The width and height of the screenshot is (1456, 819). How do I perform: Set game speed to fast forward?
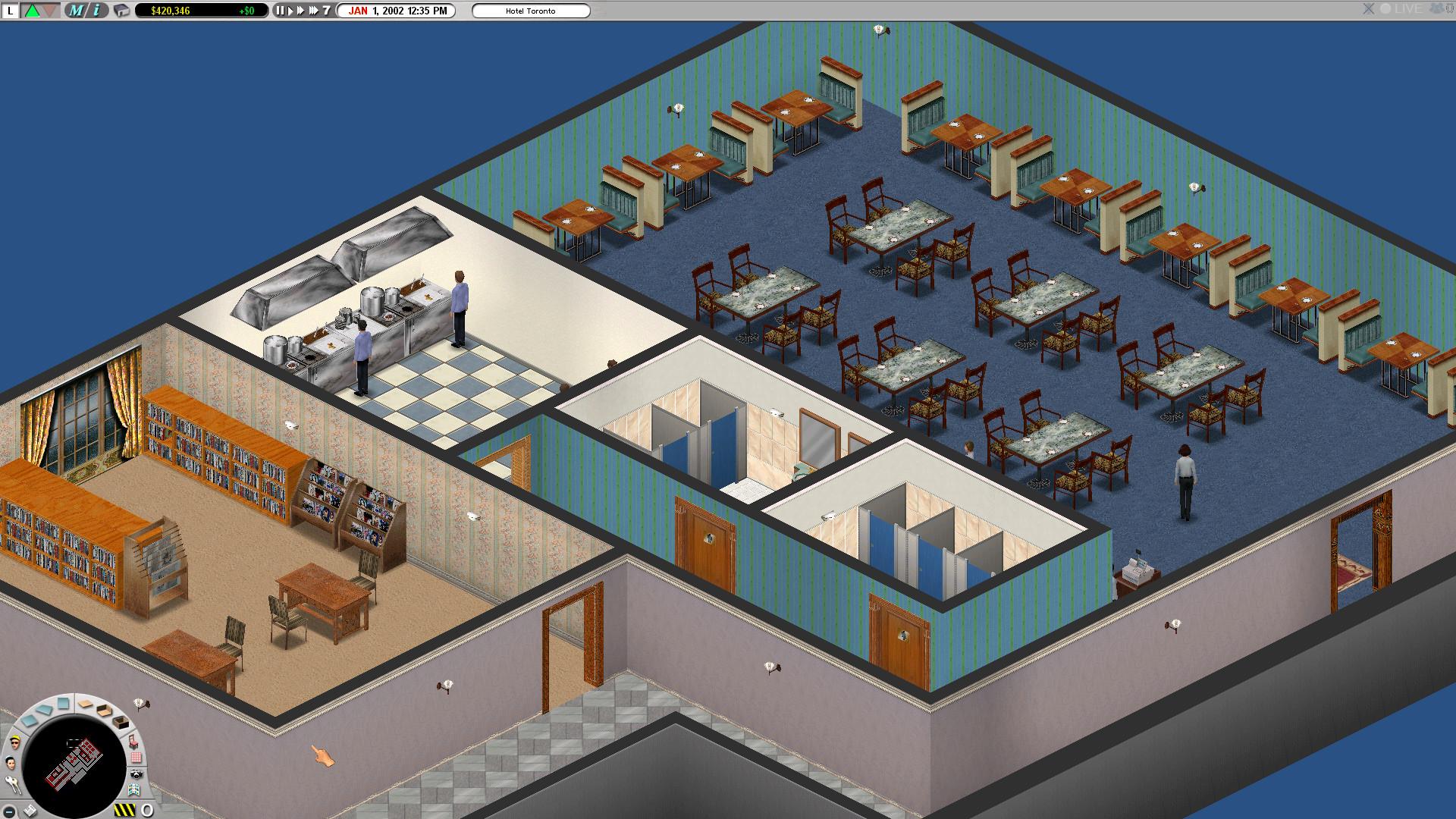click(300, 11)
